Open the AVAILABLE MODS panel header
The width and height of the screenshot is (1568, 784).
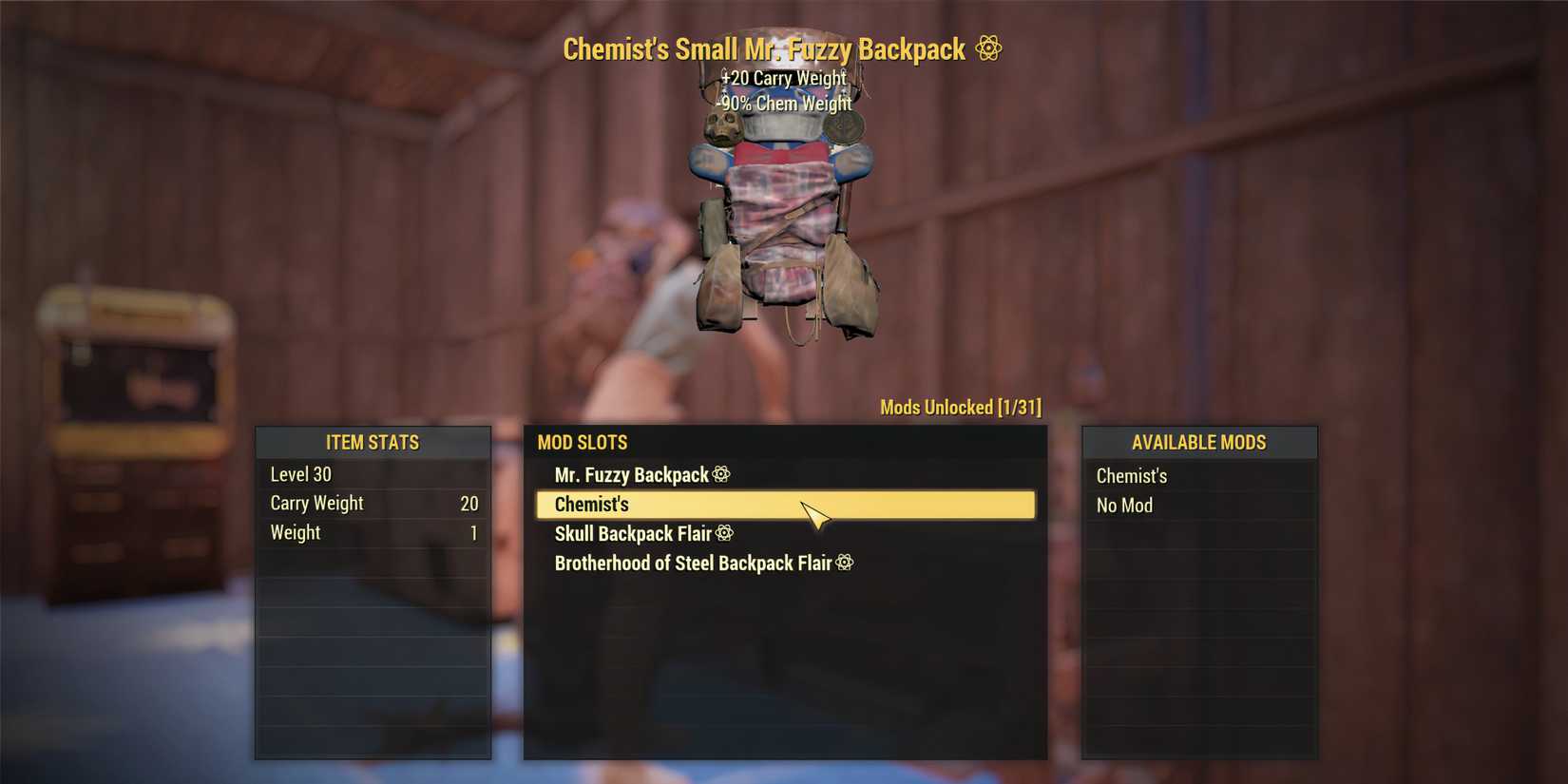click(x=1198, y=442)
